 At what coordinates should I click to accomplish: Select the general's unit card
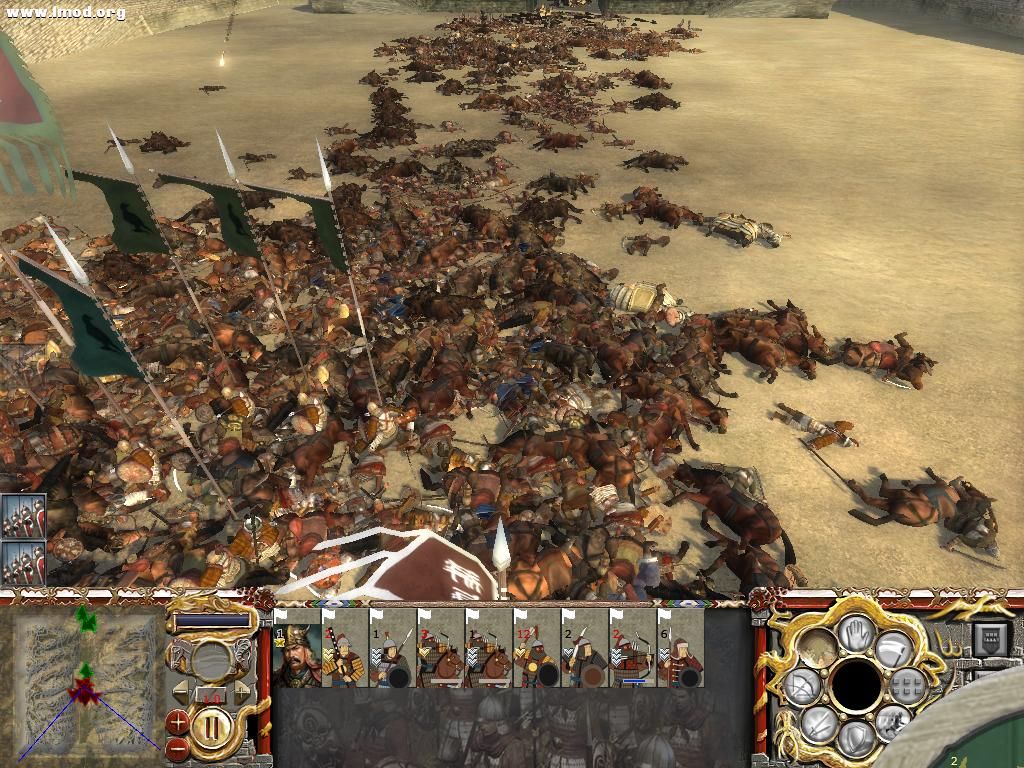[297, 653]
